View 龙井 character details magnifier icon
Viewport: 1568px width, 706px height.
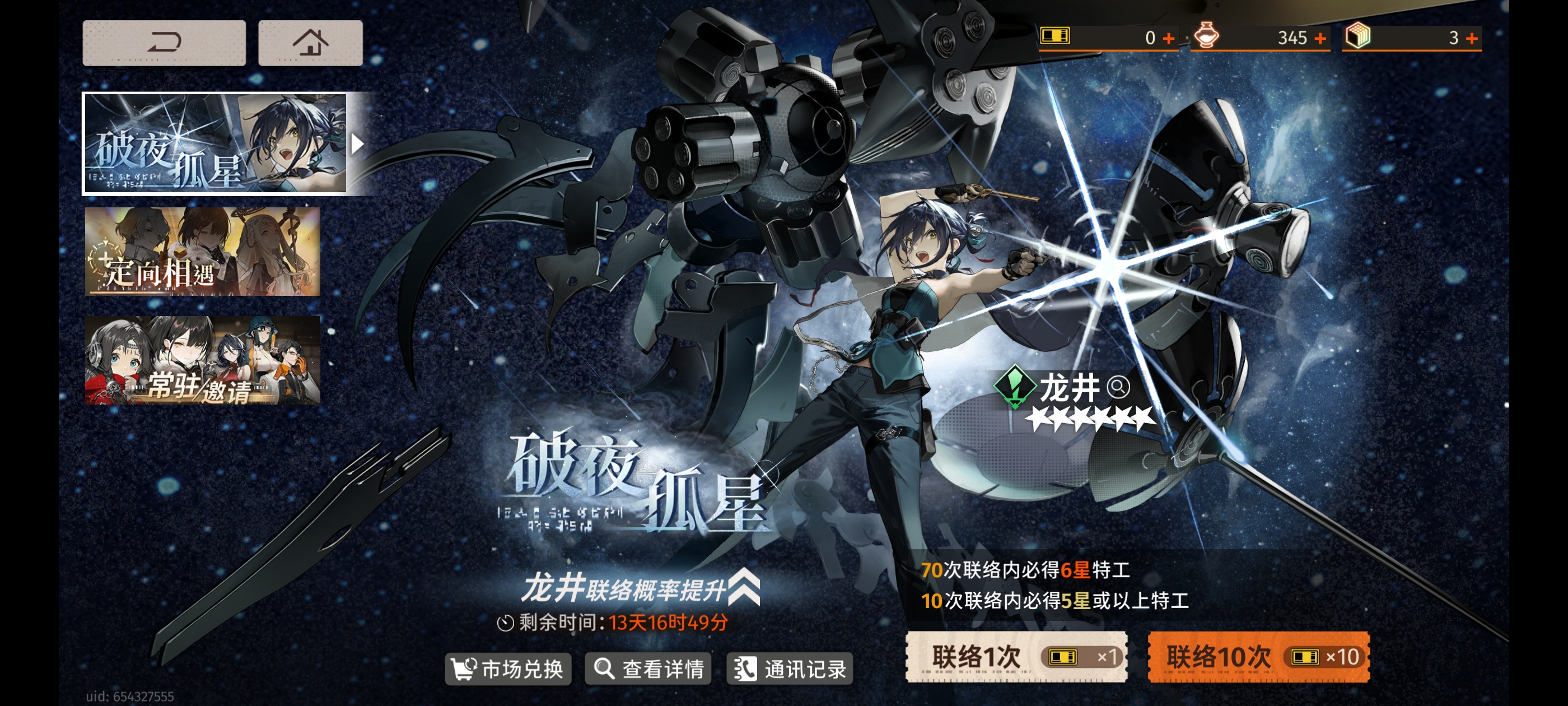[1118, 387]
